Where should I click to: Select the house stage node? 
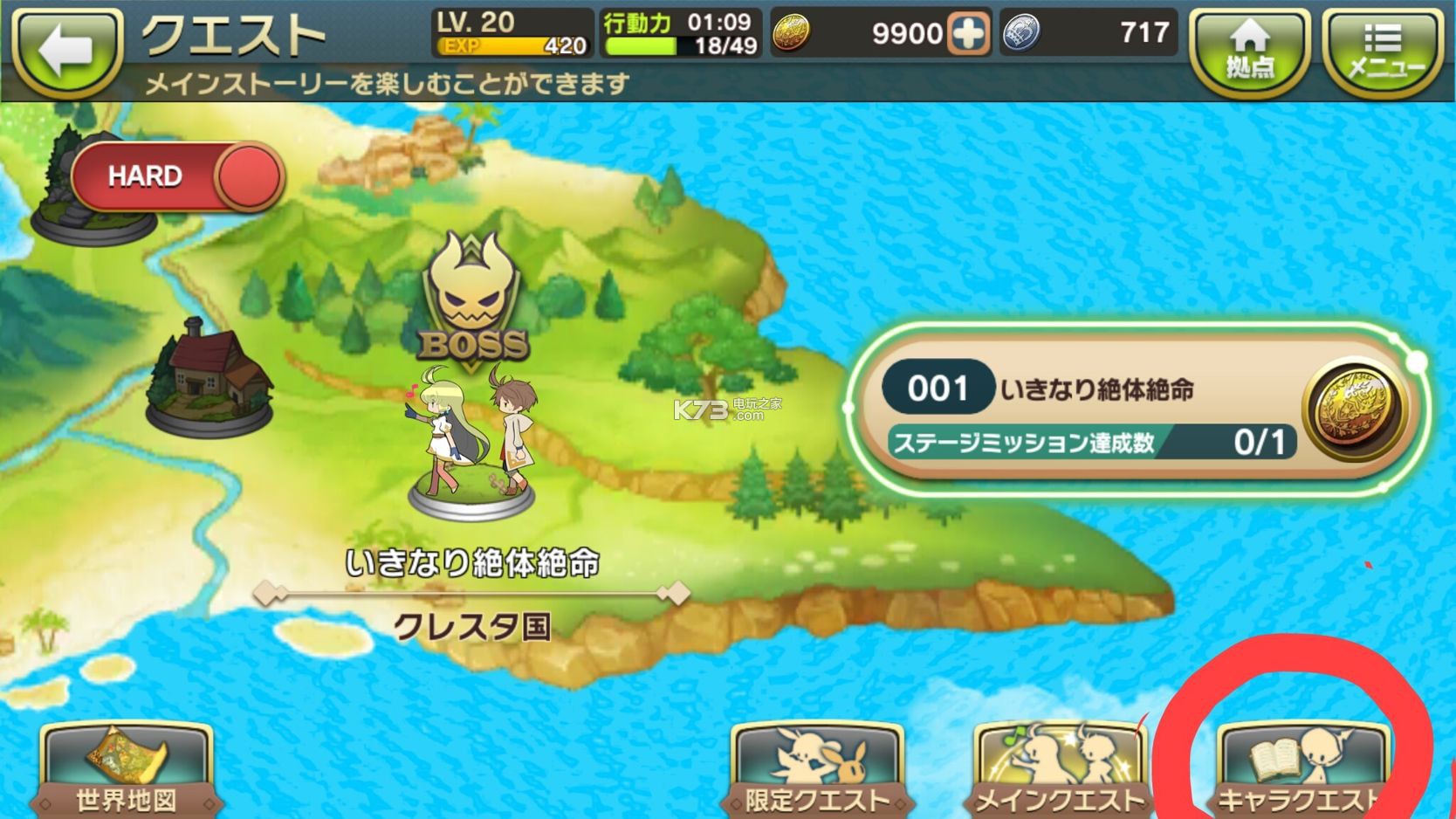pos(210,375)
